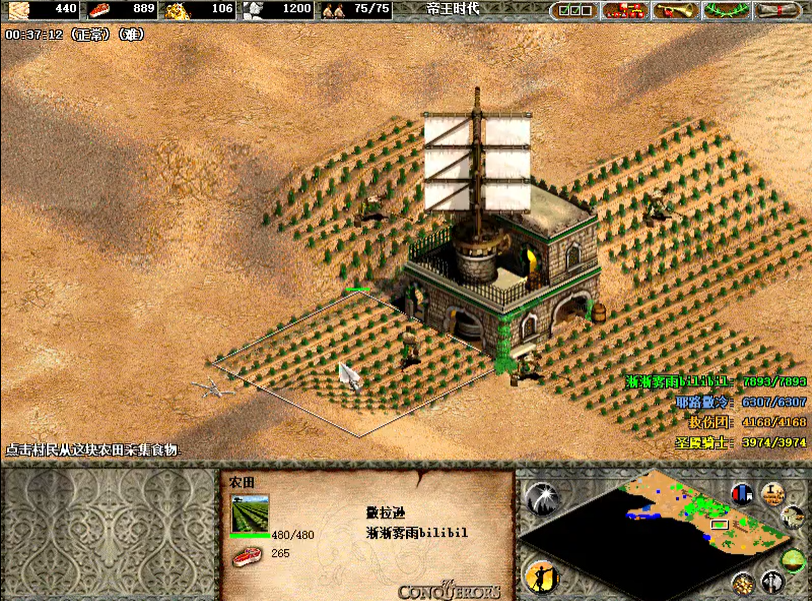Viewport: 812px width, 601px height.
Task: Toggle the blue and red flags minimap button
Action: 742,493
